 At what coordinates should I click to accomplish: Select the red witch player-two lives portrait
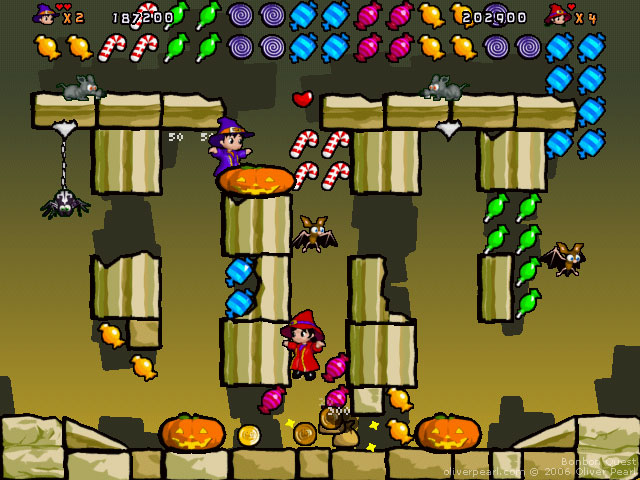point(557,15)
